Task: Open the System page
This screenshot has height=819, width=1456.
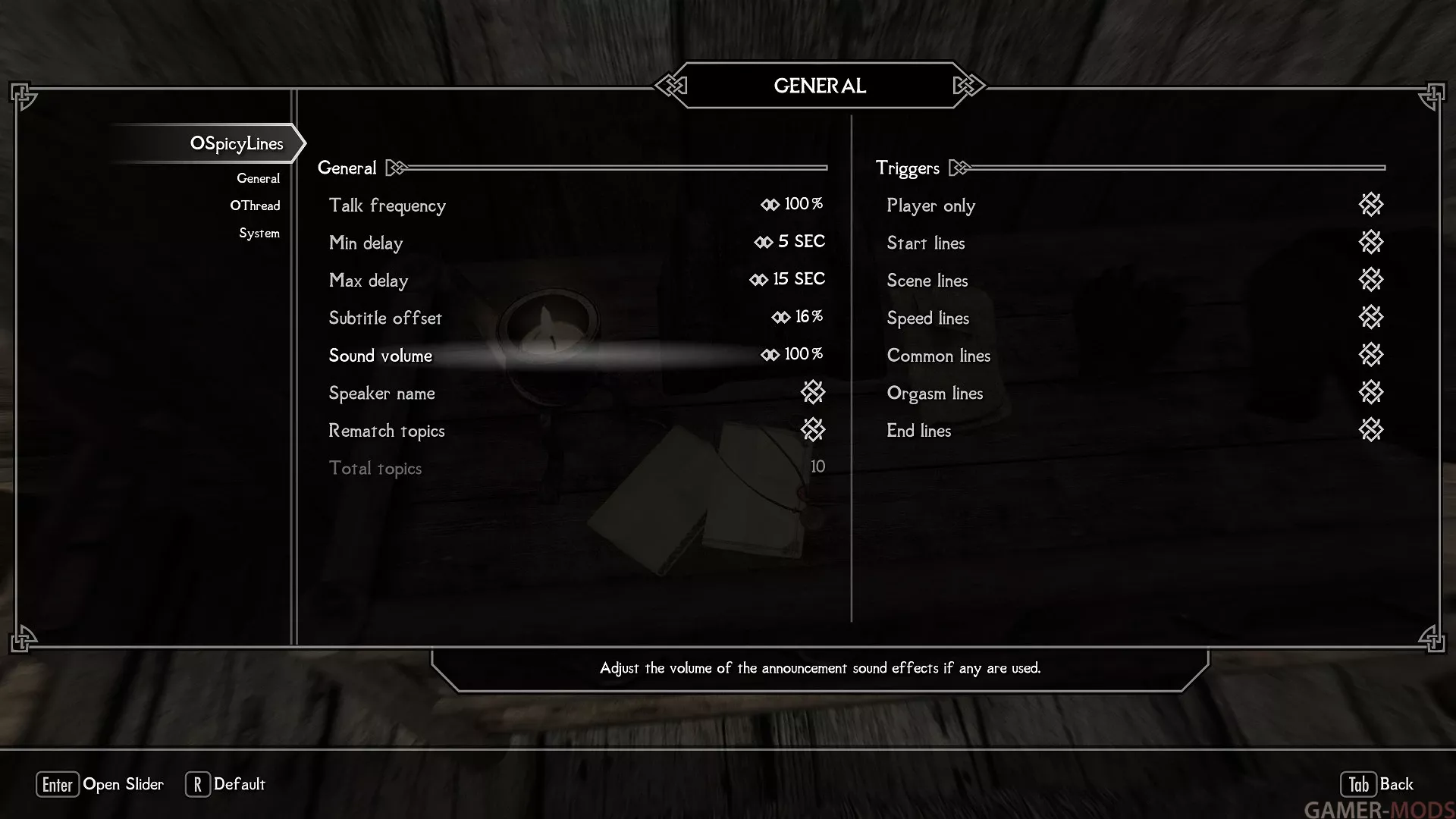Action: (259, 233)
